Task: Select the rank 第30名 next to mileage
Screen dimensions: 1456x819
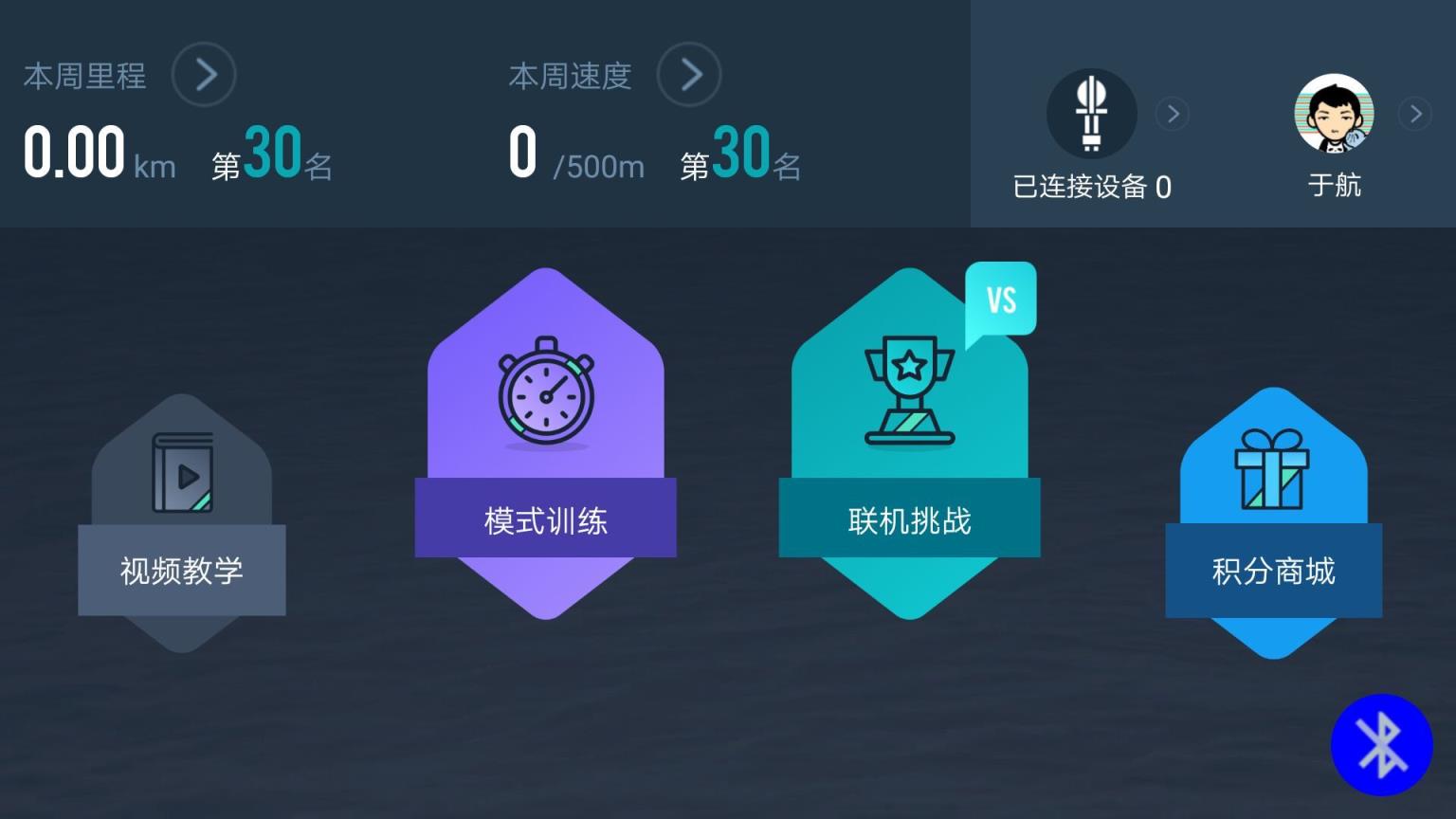Action: pos(270,159)
